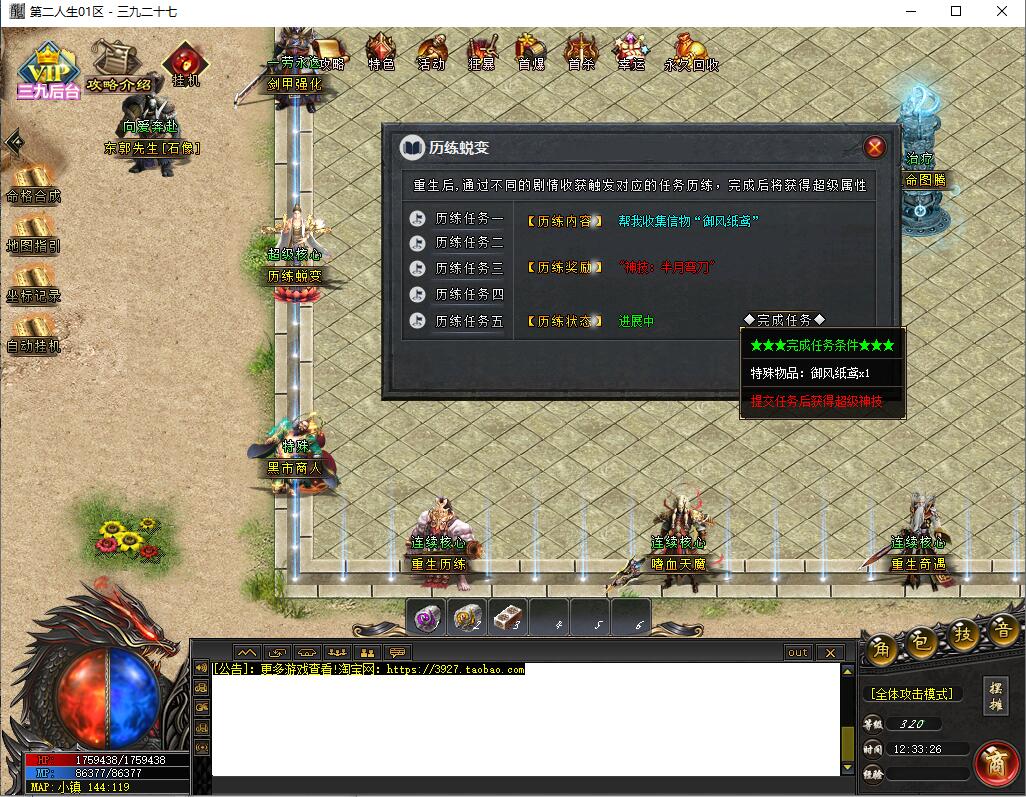The width and height of the screenshot is (1026, 797).
Task: Open the VIP 三九后台 icon
Action: point(46,70)
